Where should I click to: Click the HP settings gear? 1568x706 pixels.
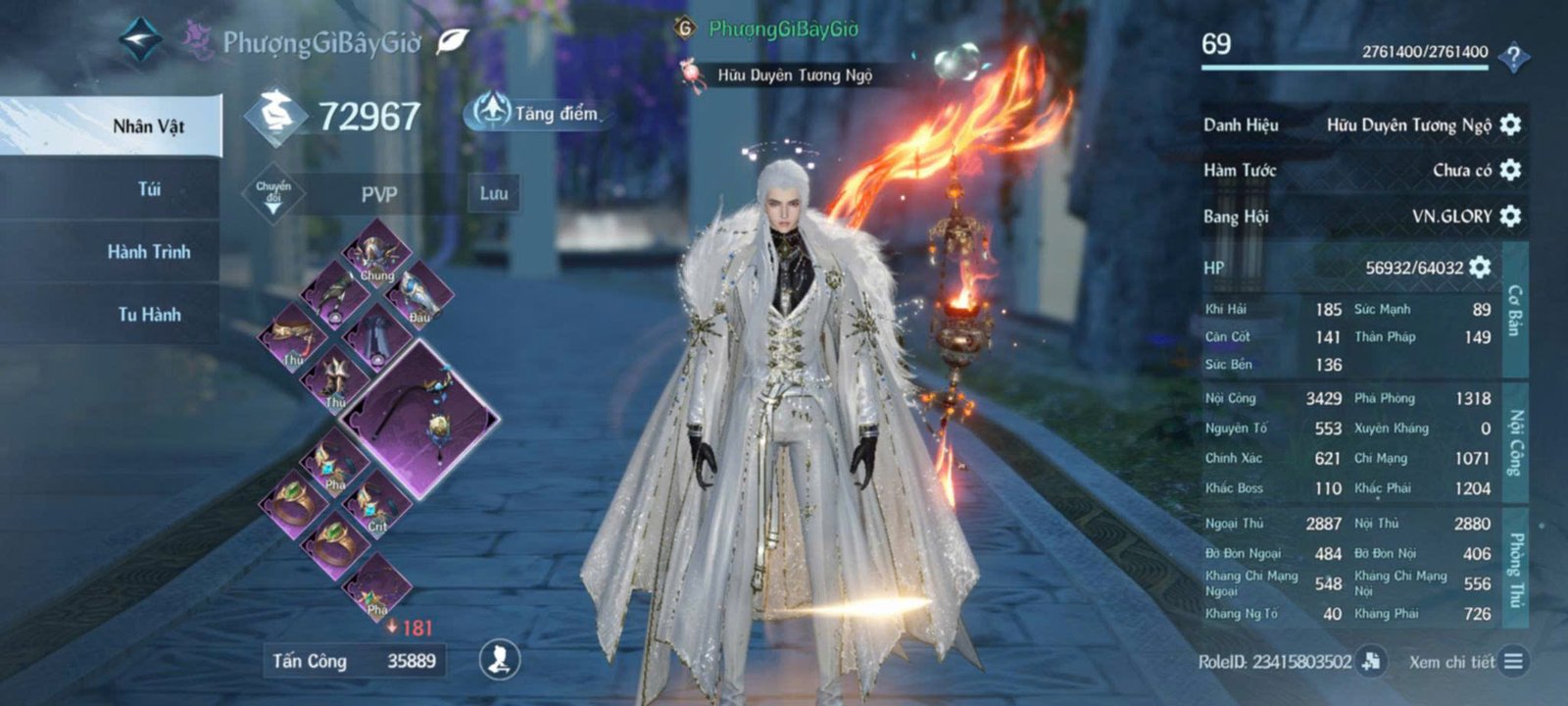tap(1480, 267)
